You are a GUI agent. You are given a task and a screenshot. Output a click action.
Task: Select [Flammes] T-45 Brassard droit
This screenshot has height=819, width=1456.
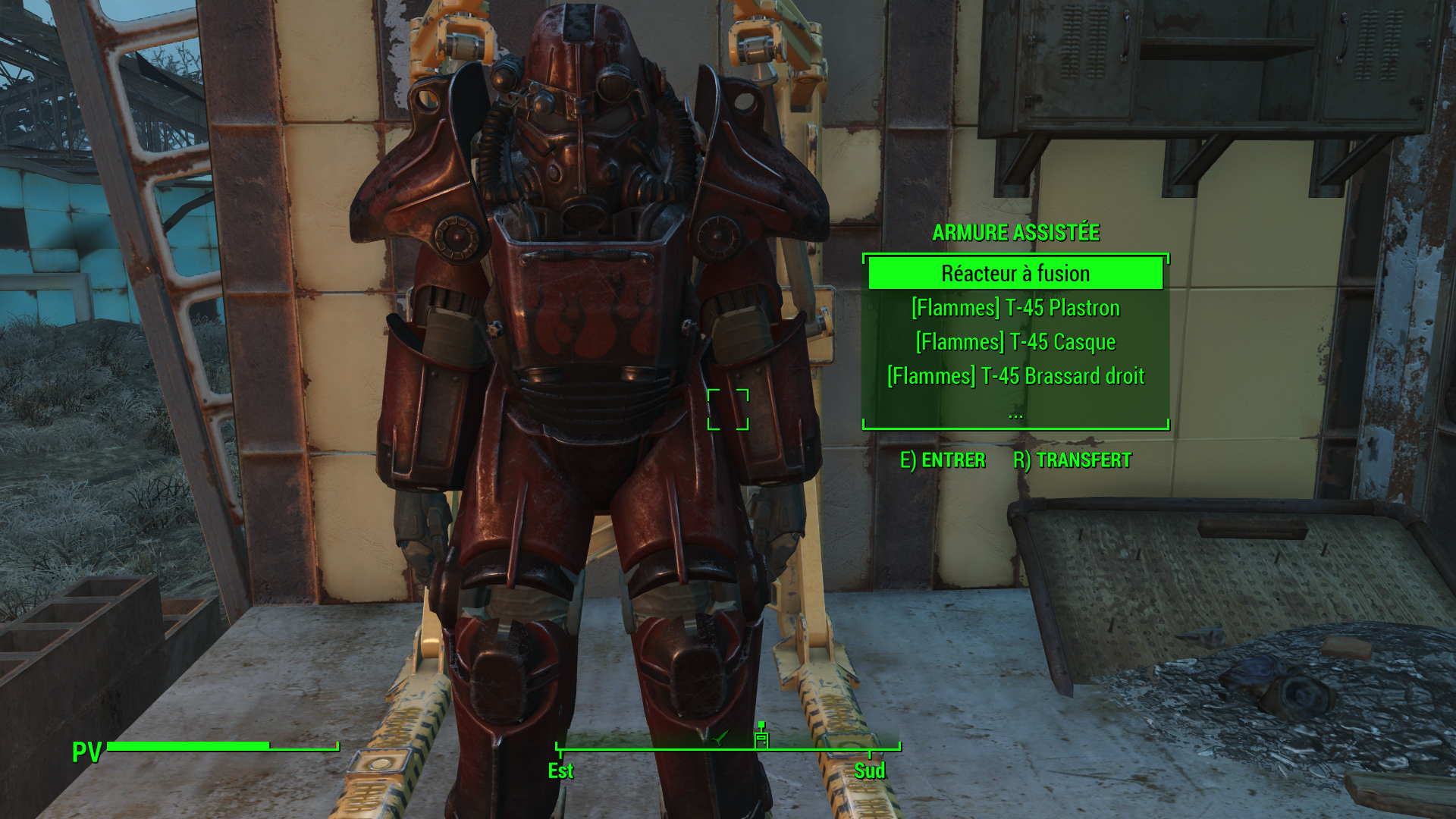point(1015,376)
